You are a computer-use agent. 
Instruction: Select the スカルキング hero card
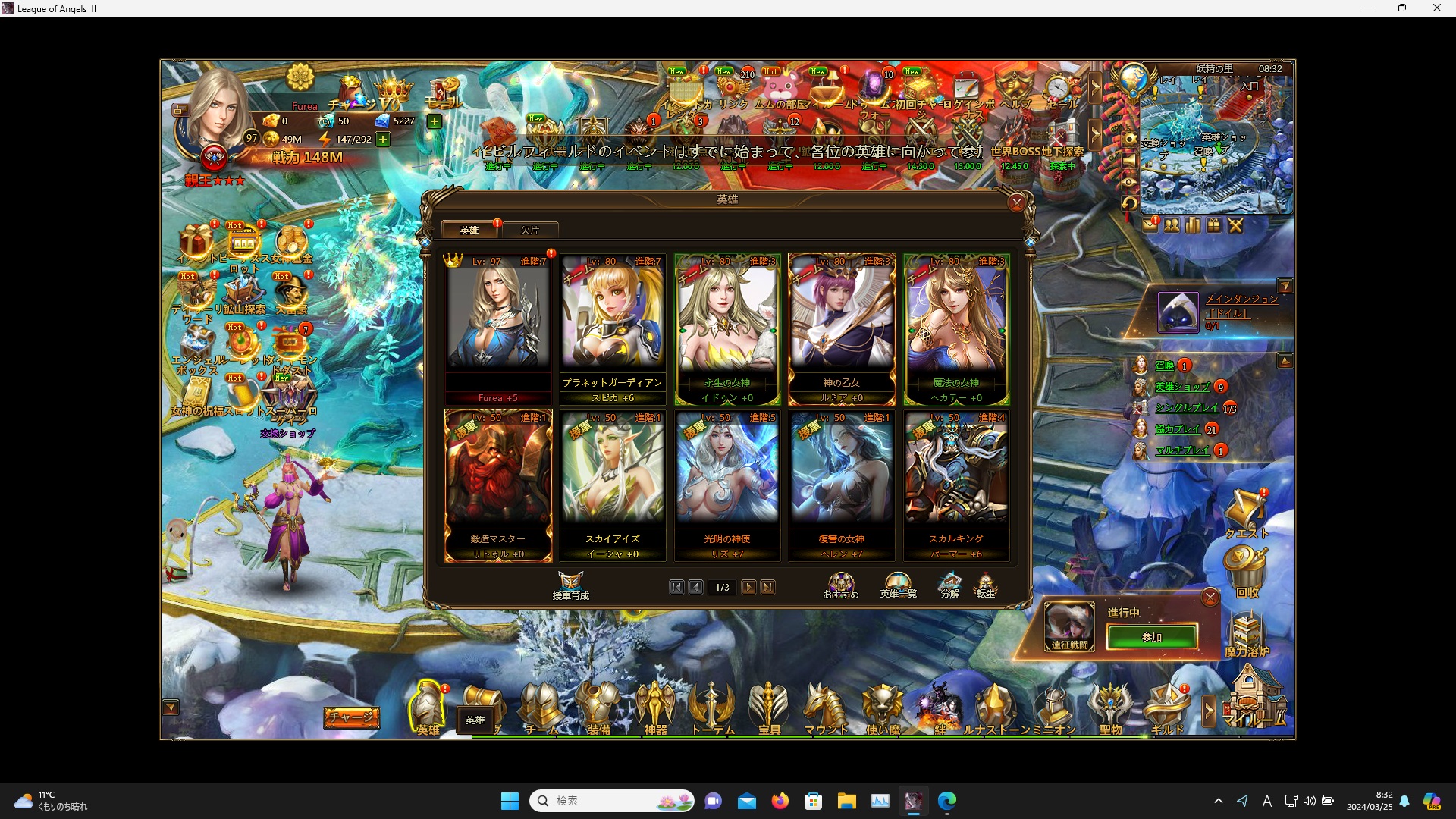click(956, 483)
